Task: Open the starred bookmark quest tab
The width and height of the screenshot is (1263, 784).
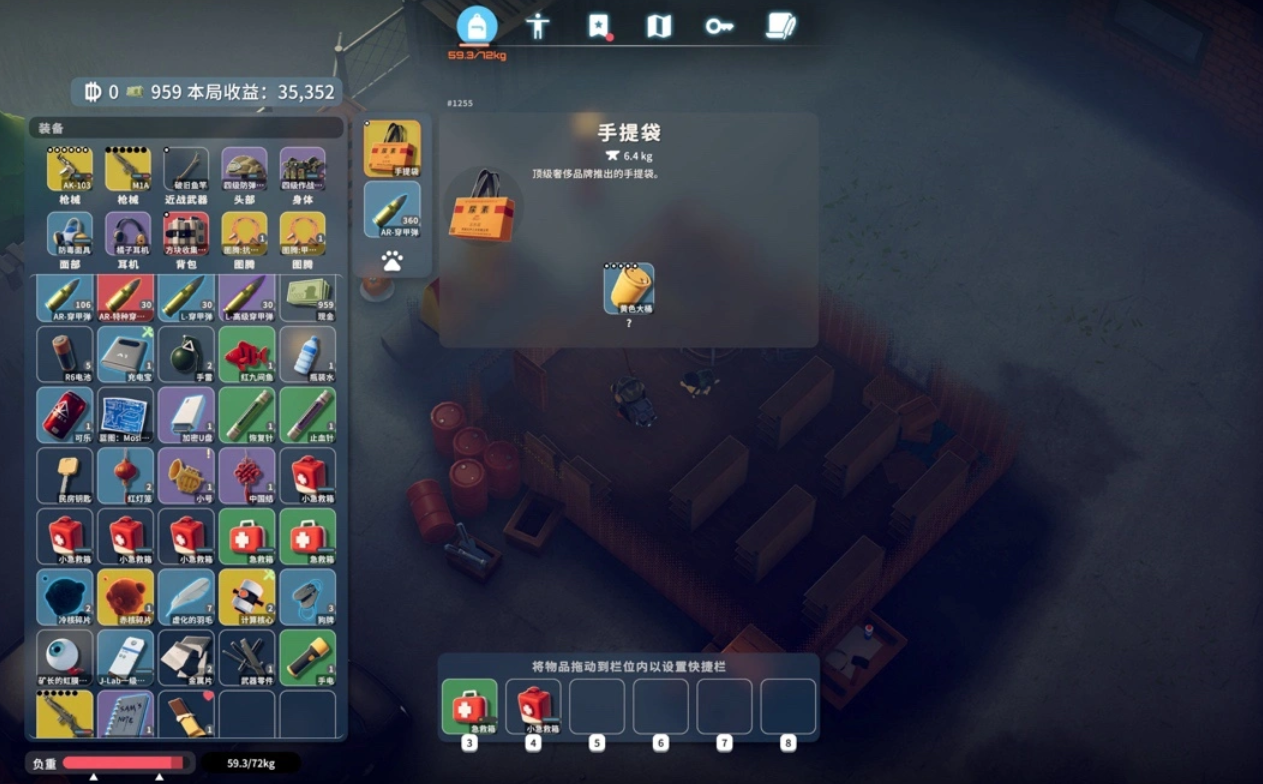Action: (x=598, y=26)
